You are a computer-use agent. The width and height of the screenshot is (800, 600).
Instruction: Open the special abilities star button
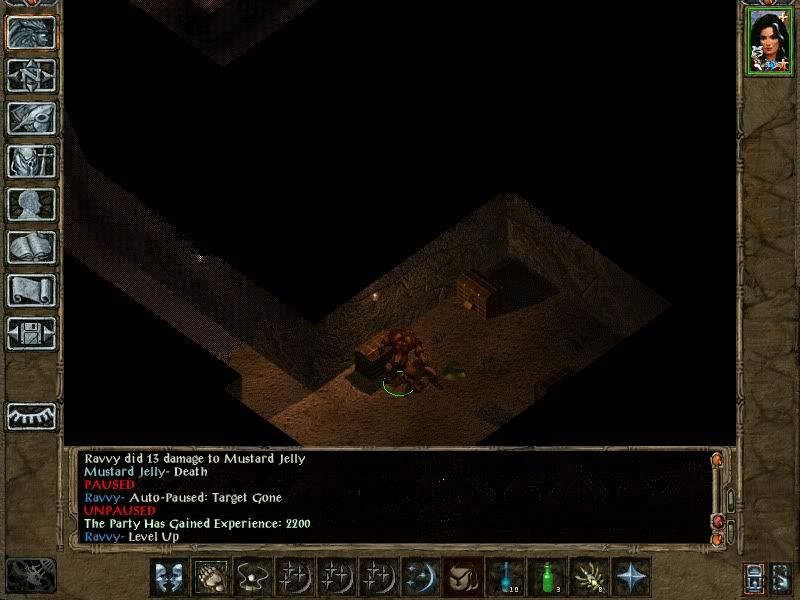632,576
